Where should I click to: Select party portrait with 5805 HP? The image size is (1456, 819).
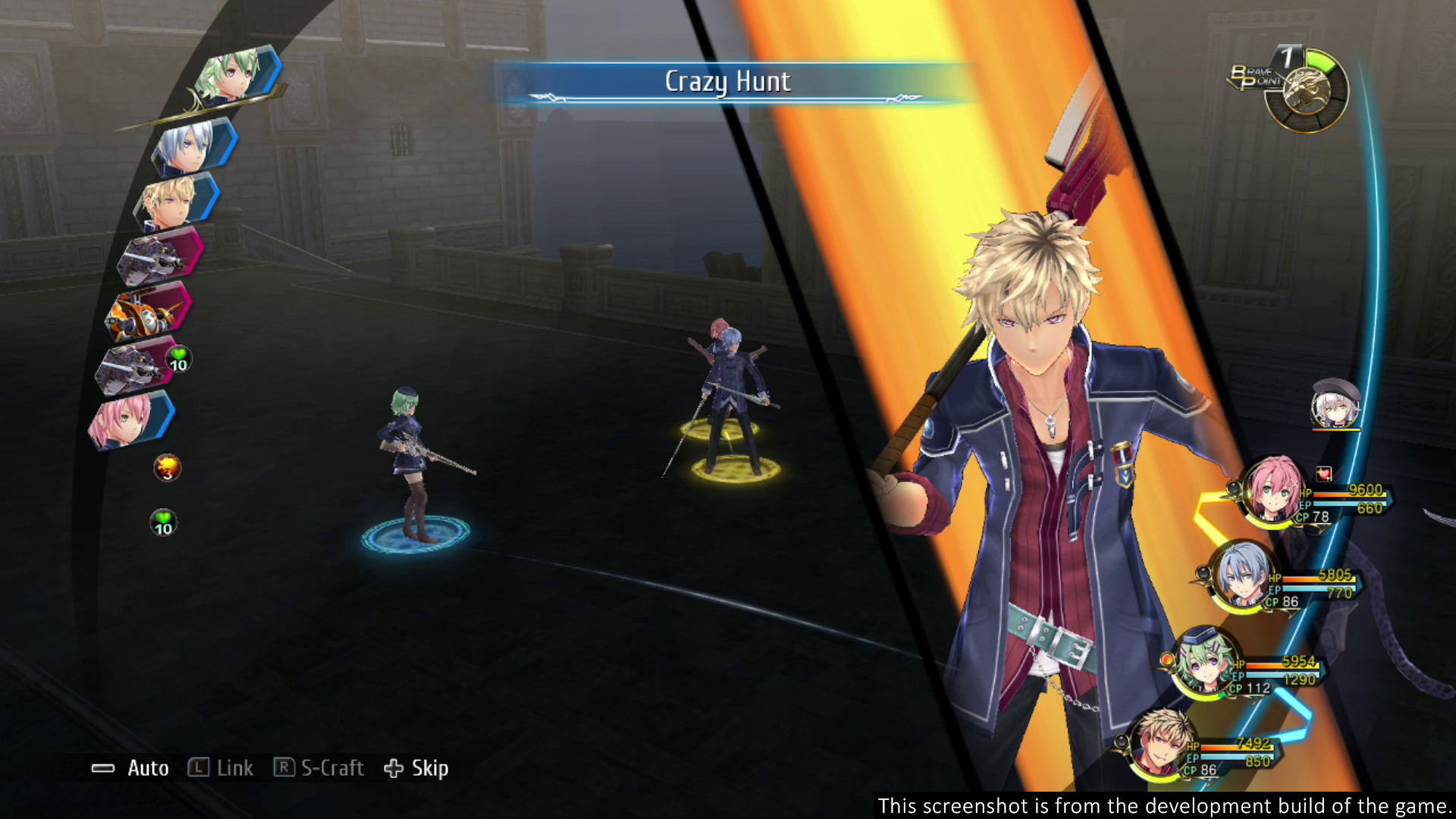1241,576
